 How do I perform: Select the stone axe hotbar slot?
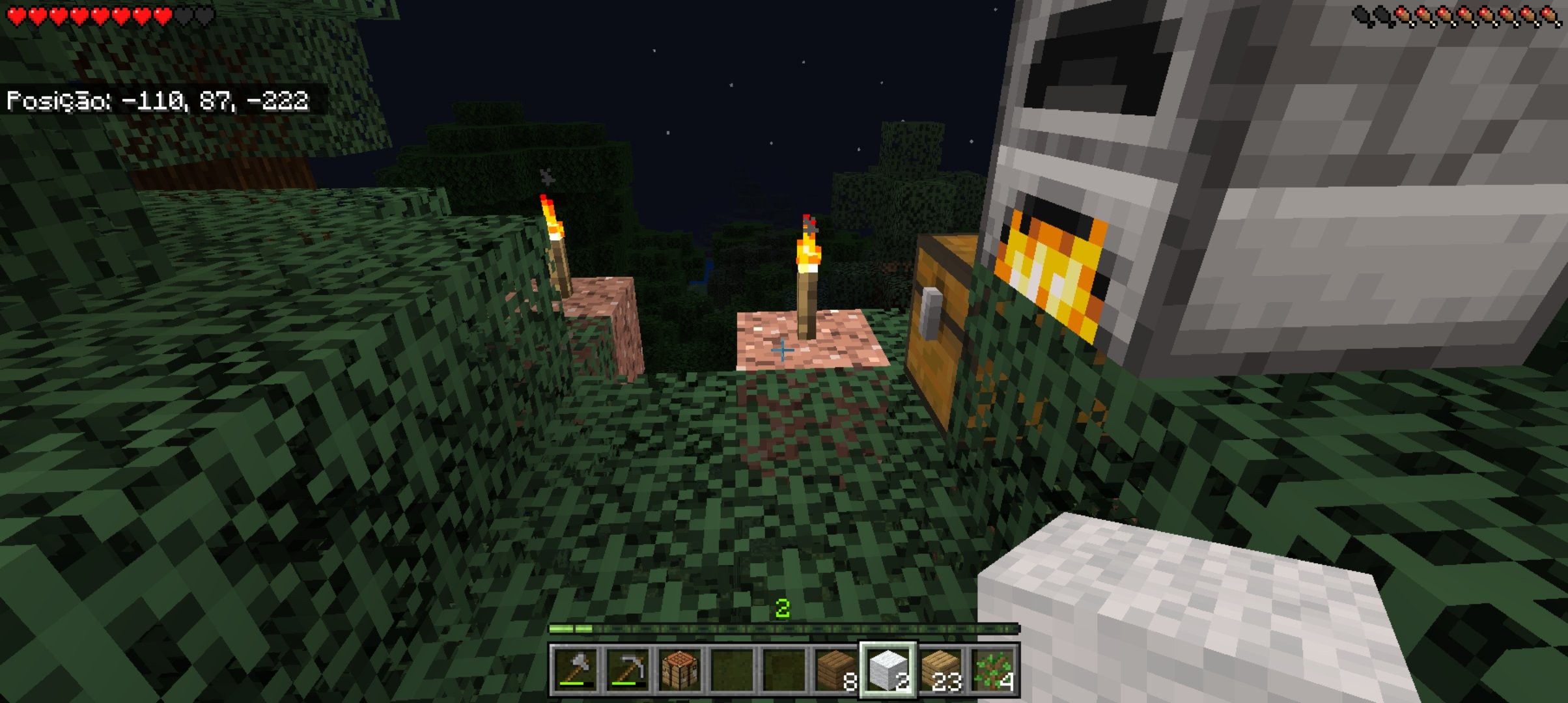(x=574, y=670)
